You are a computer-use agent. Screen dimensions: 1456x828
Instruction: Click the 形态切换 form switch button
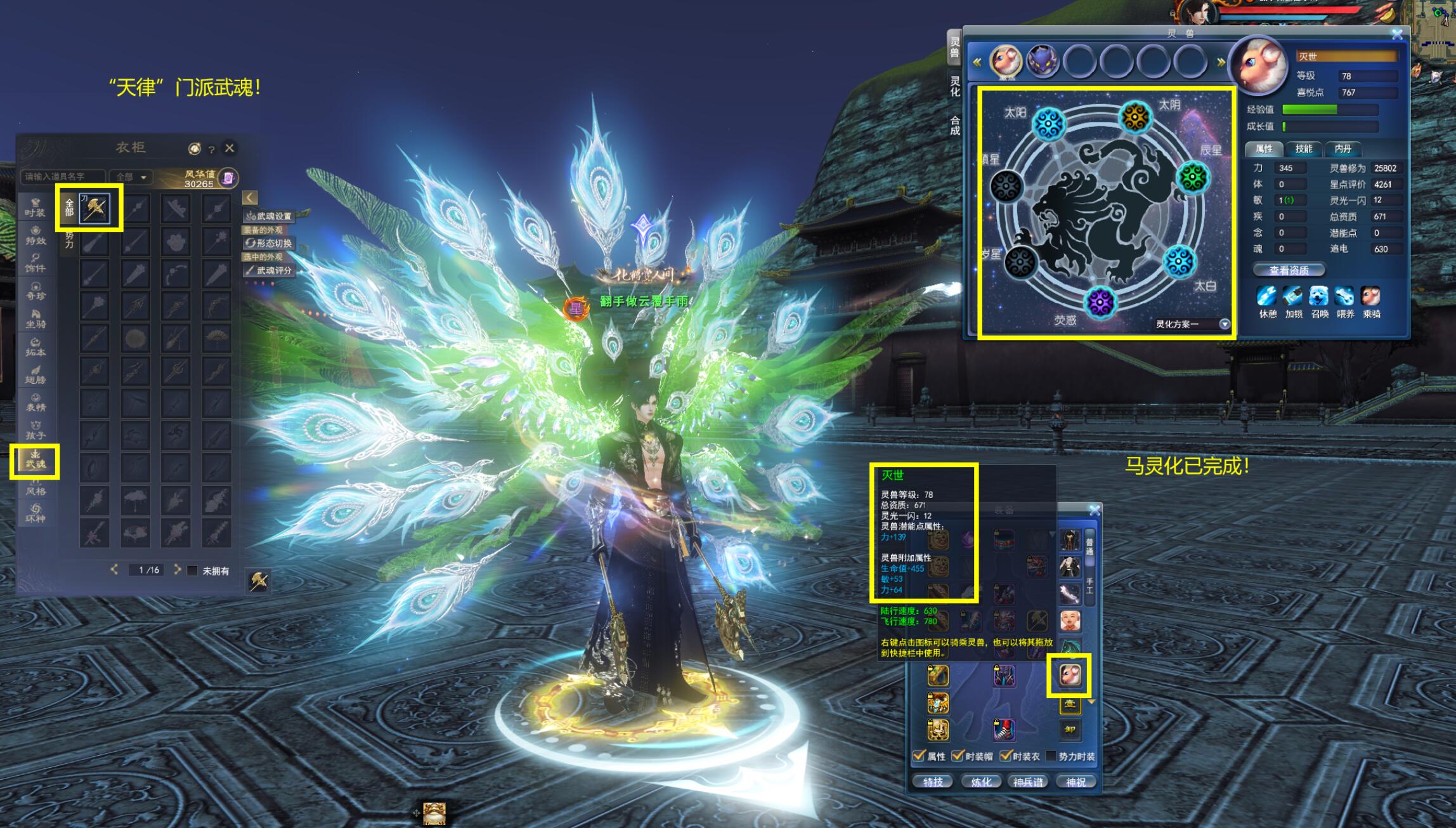(x=270, y=243)
